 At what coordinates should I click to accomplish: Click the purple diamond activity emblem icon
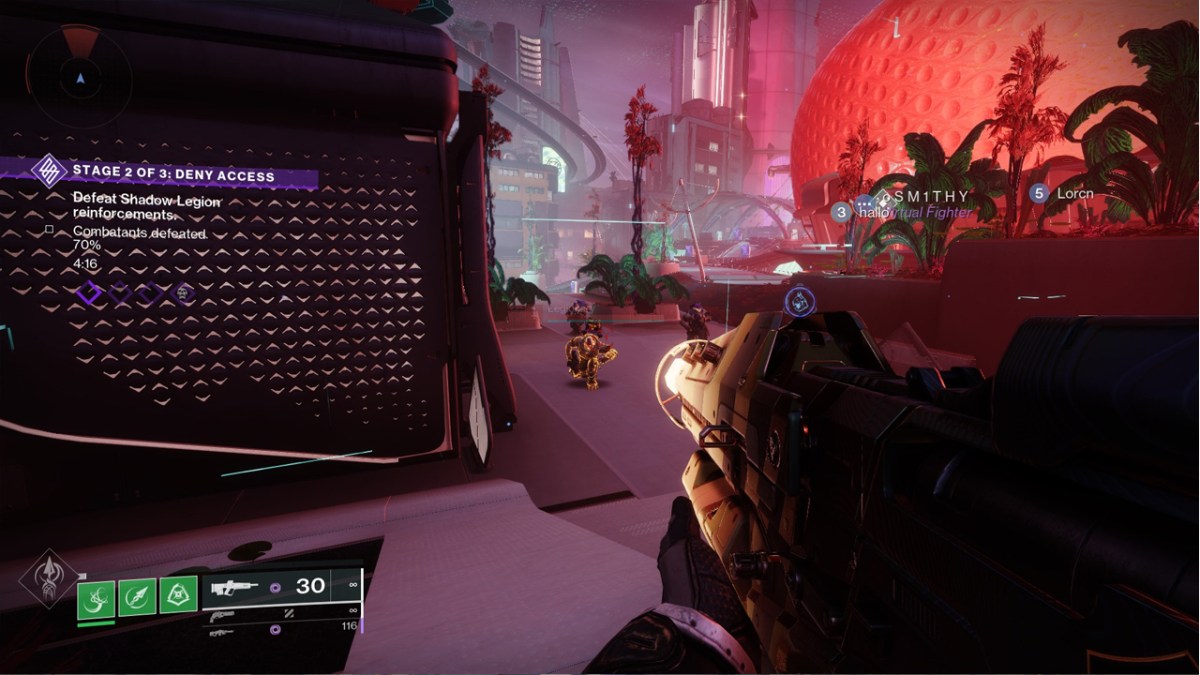pyautogui.click(x=47, y=170)
